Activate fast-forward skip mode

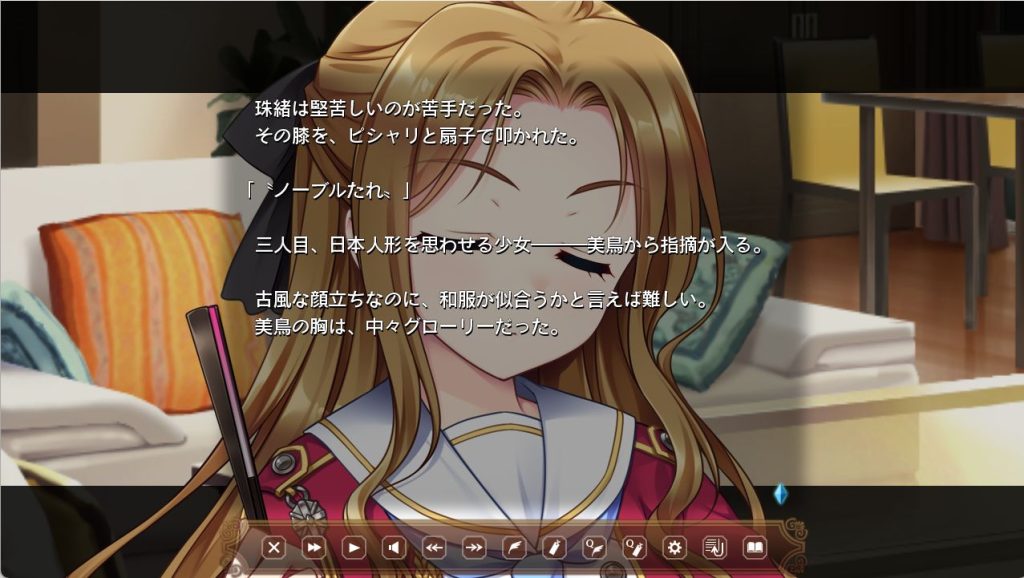[314, 548]
